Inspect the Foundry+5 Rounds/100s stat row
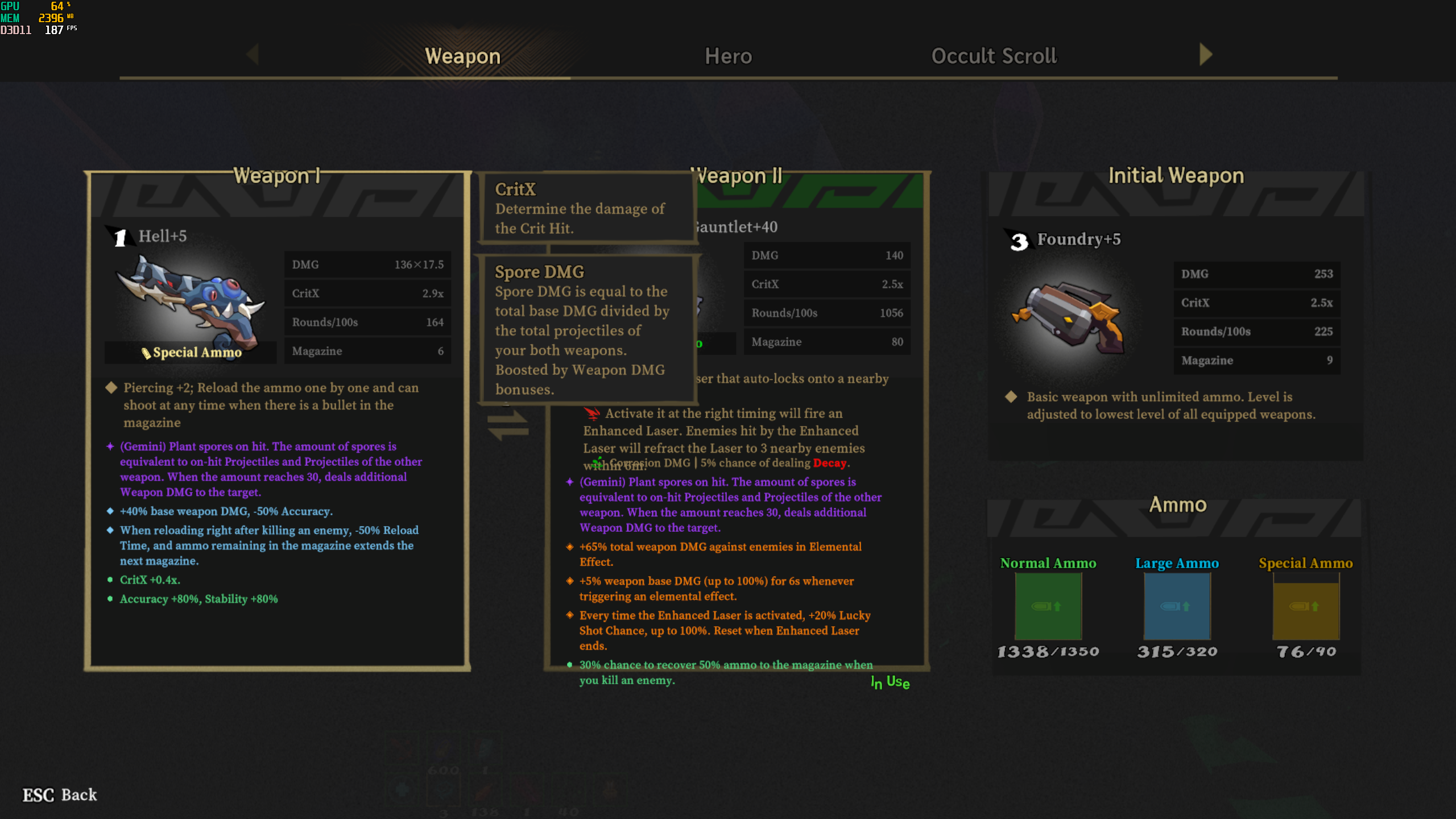 click(x=1256, y=332)
